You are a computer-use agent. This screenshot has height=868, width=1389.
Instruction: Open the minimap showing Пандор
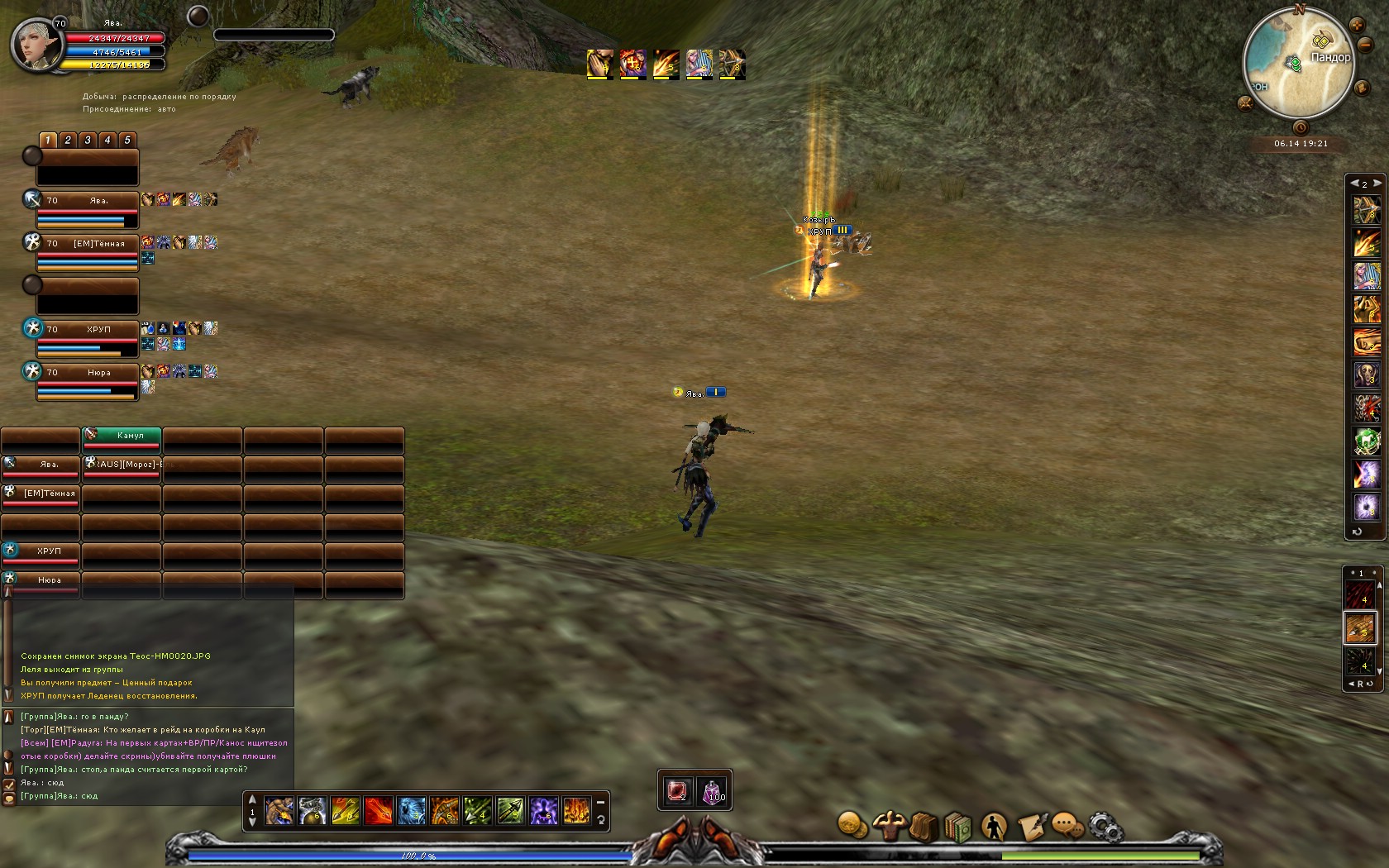click(x=1298, y=64)
